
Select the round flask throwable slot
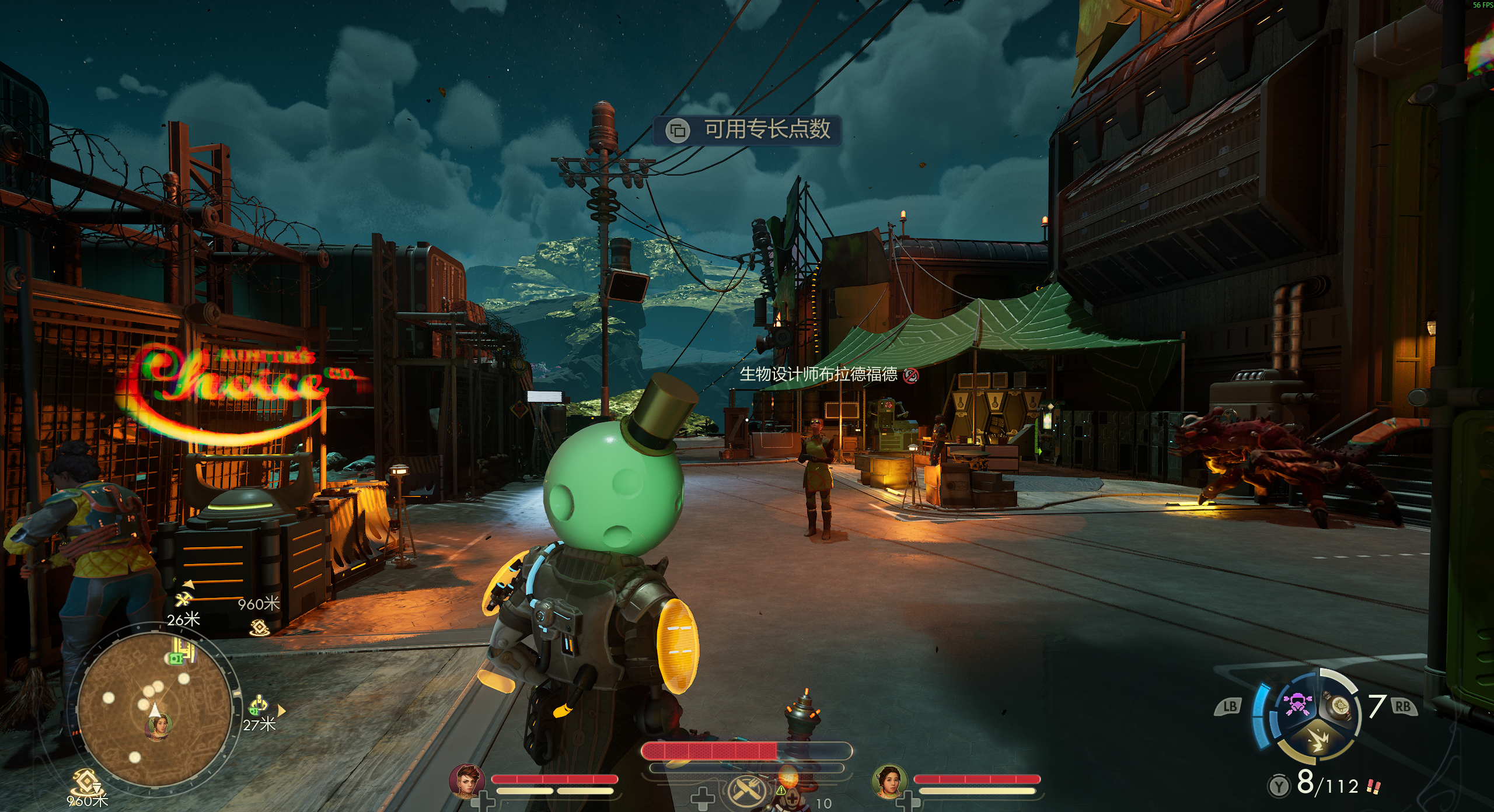point(1340,707)
